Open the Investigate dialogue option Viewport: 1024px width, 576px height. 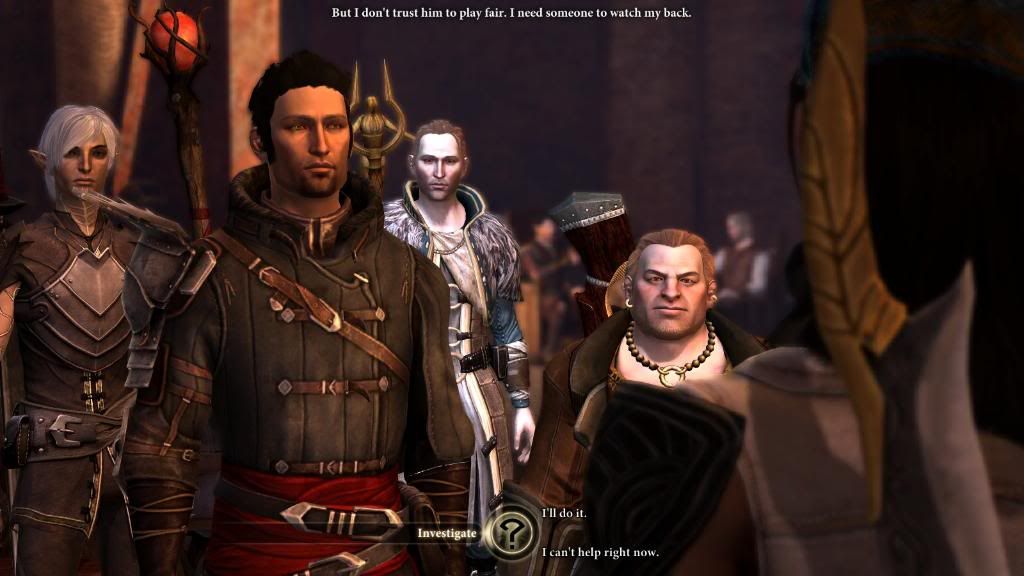447,533
